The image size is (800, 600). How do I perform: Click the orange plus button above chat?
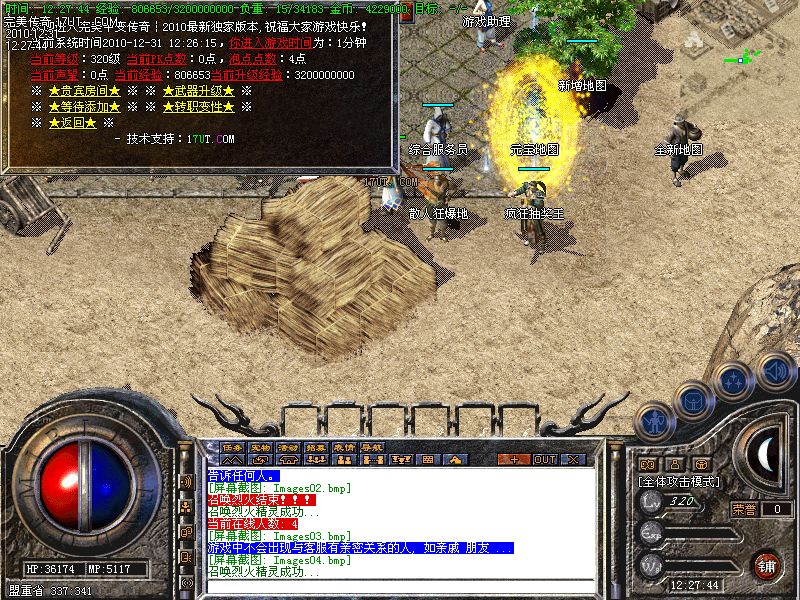click(x=514, y=459)
